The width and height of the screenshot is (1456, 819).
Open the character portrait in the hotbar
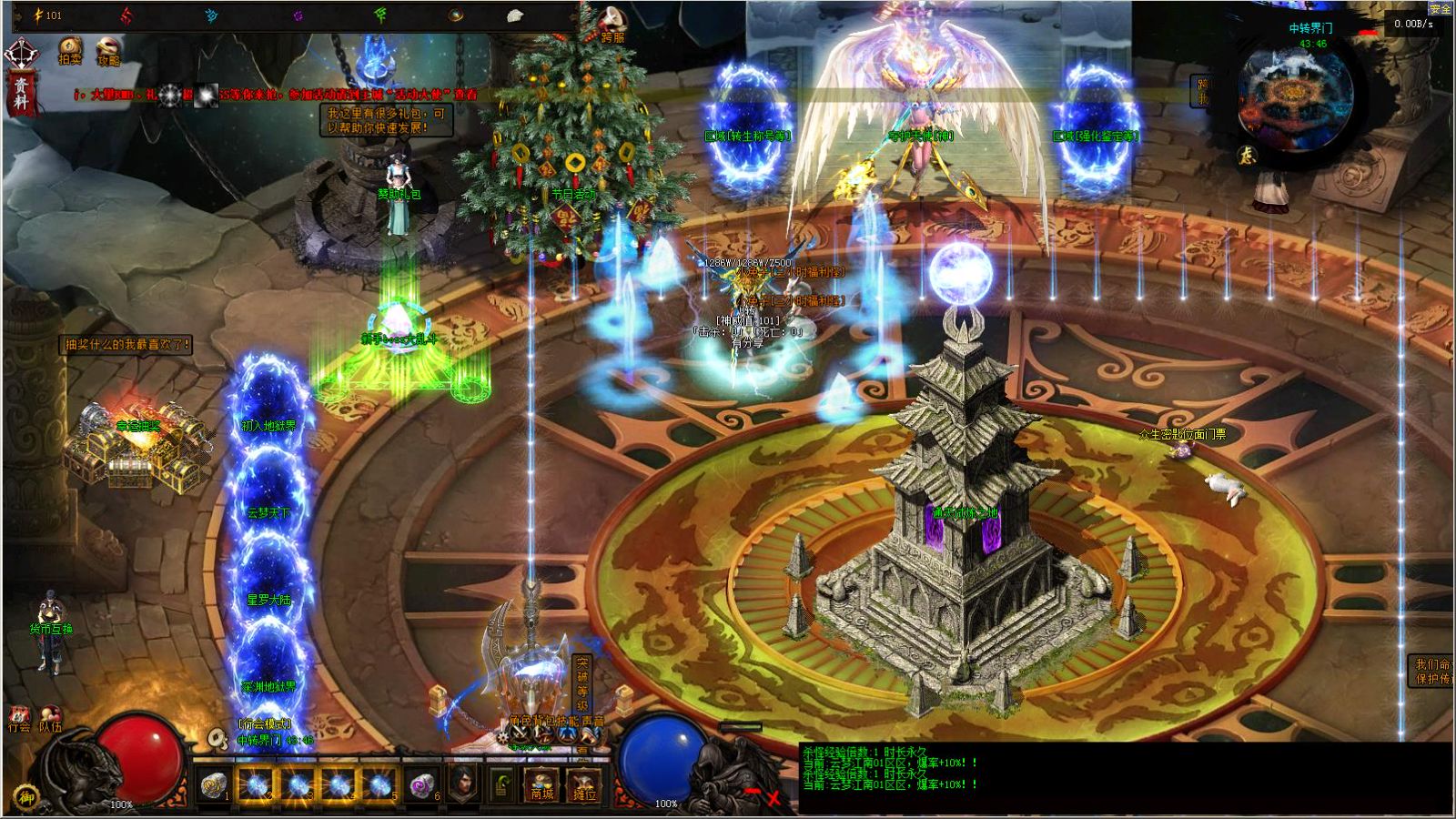pyautogui.click(x=462, y=784)
